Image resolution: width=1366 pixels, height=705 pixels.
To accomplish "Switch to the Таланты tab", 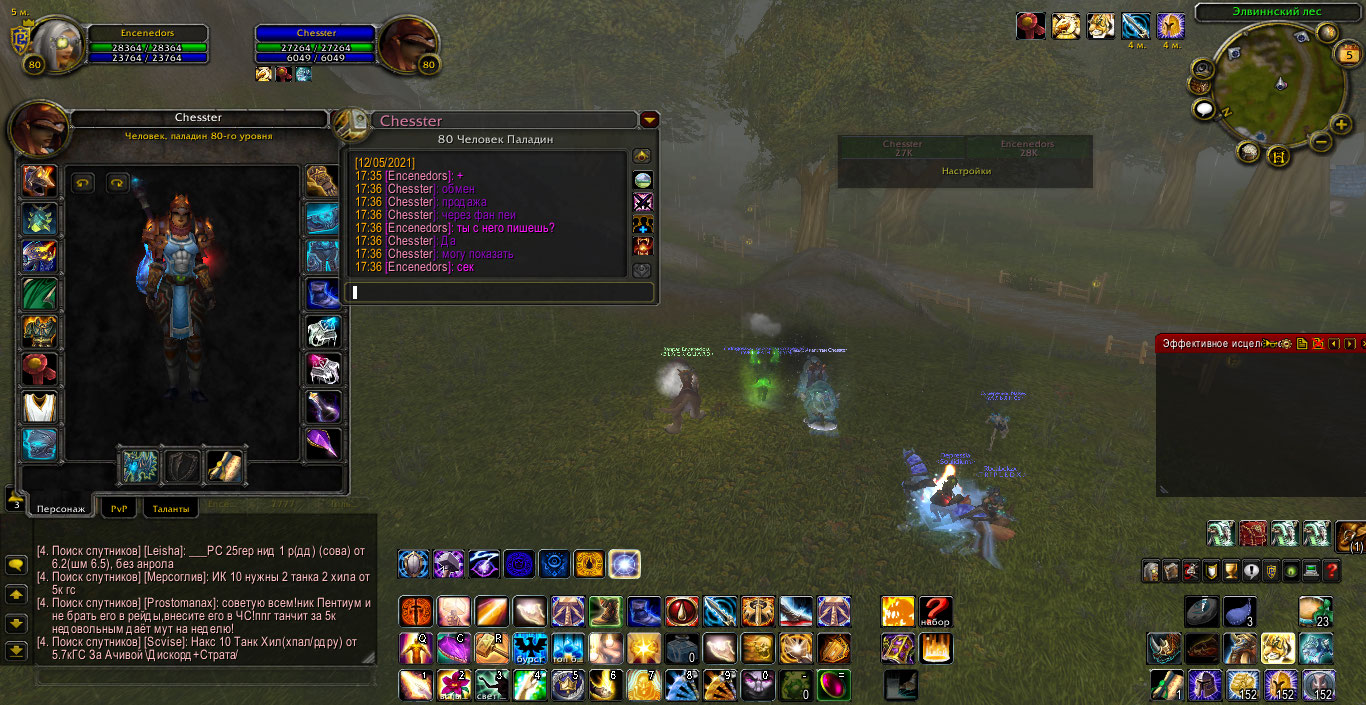I will click(170, 508).
